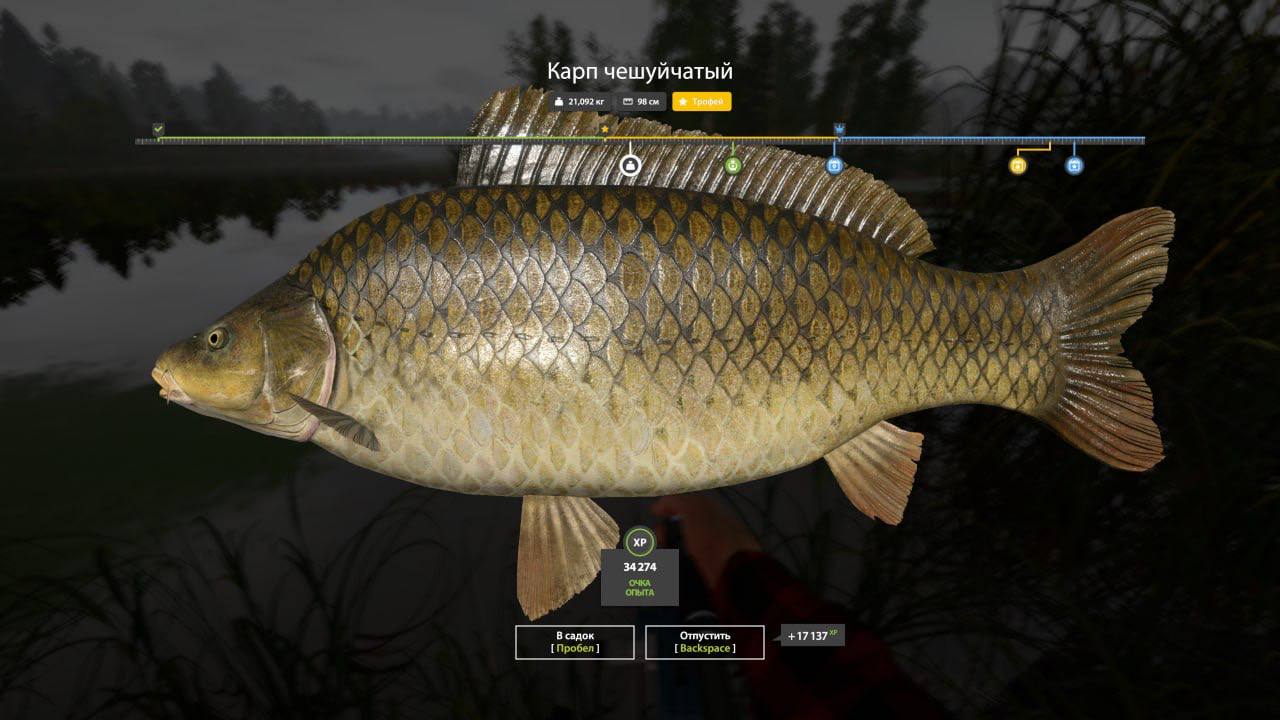Click the weight icon on the 21,092 кг badge
Screen dimensions: 1280x720
(558, 101)
